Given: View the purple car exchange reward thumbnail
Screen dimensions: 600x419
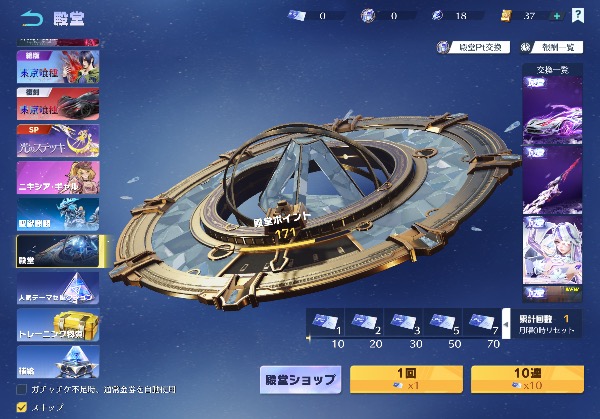Looking at the screenshot, I should click(553, 107).
